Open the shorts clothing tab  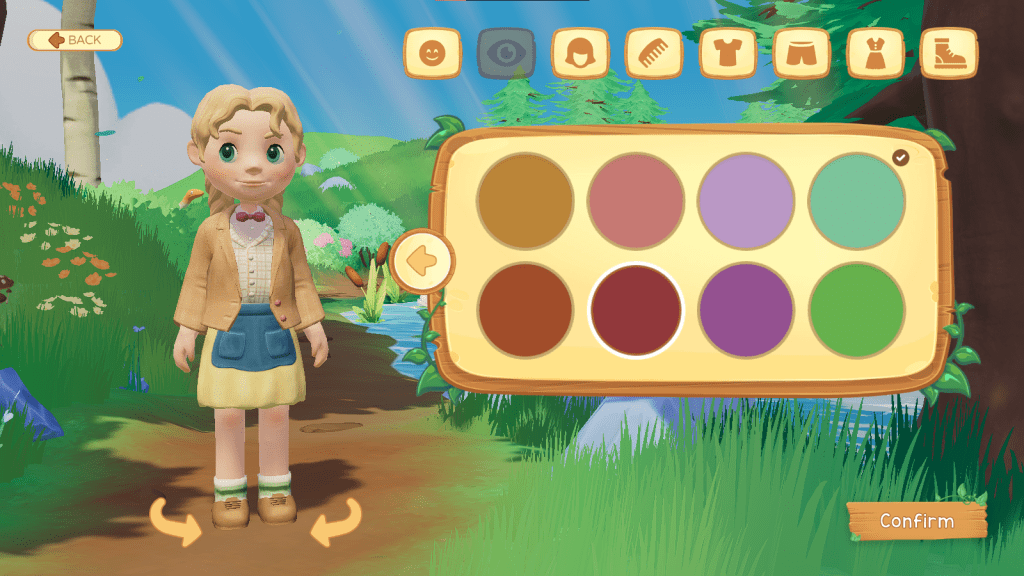[802, 53]
